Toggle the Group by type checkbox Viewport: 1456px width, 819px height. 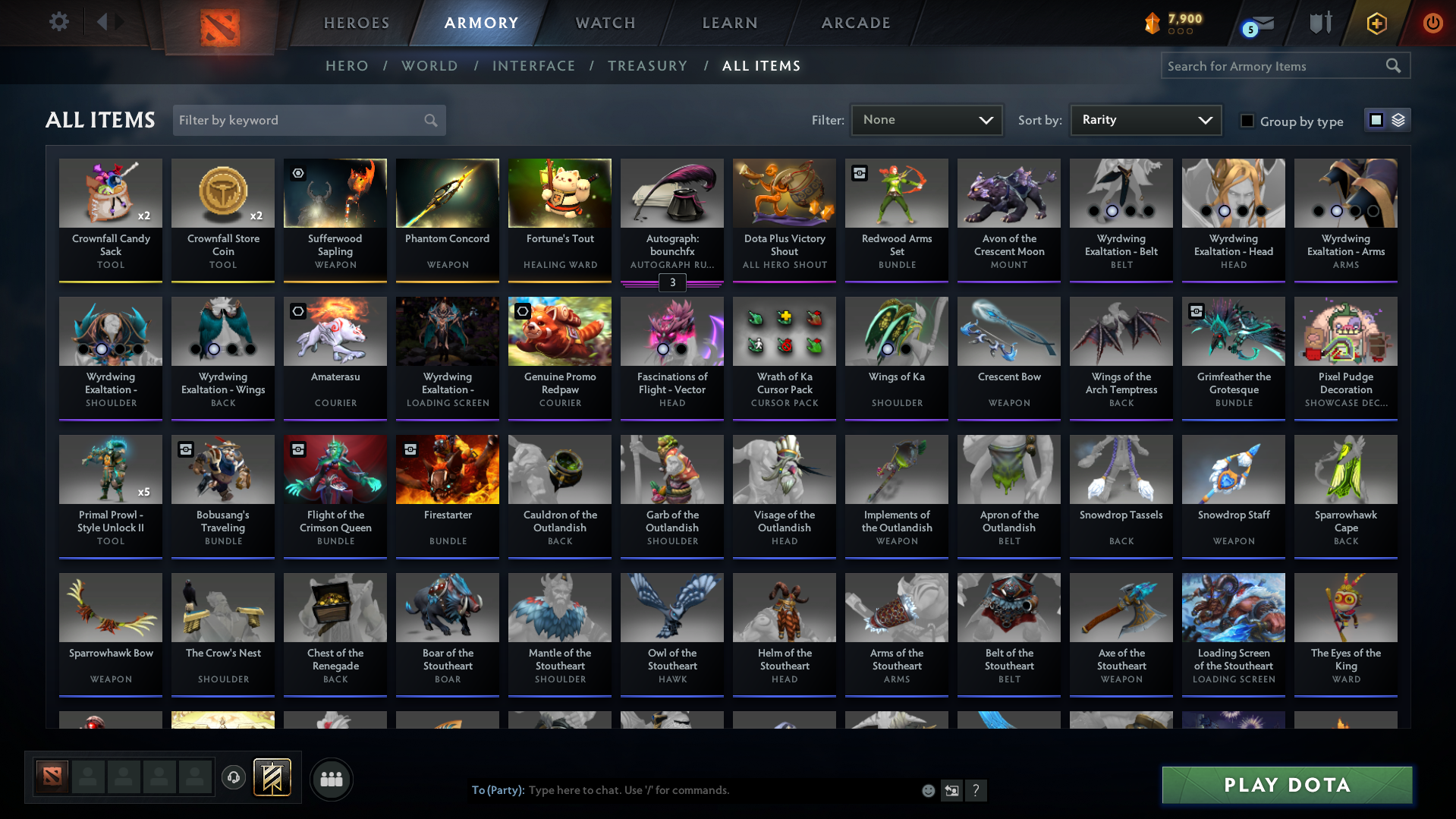pyautogui.click(x=1247, y=121)
